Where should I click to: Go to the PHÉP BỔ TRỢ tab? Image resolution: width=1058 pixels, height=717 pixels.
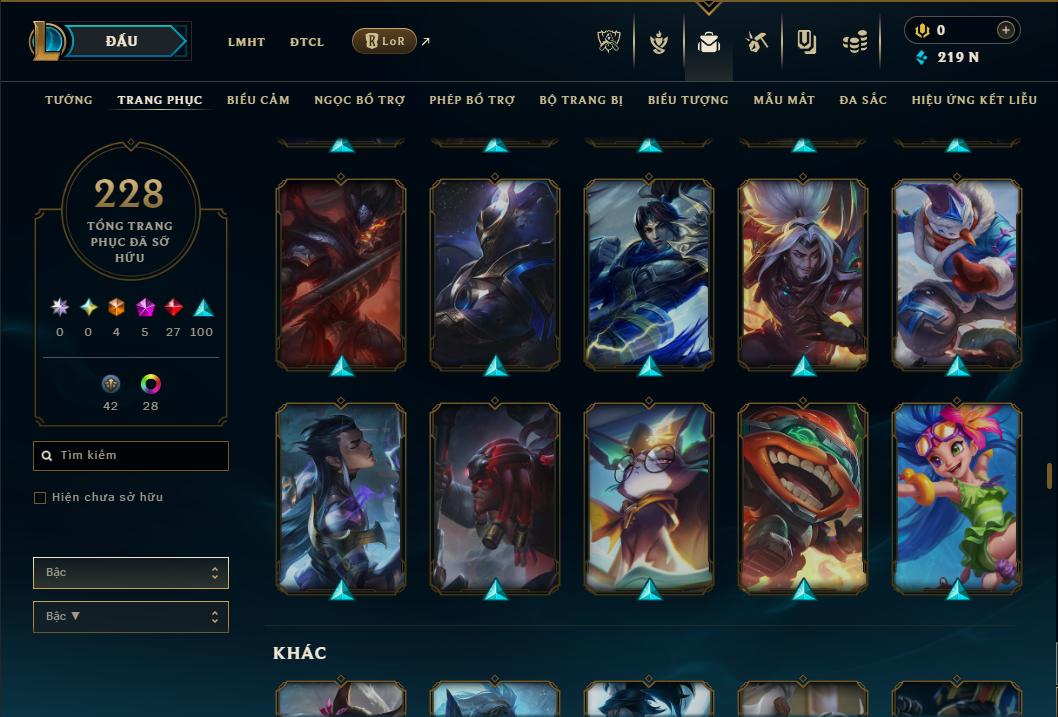coord(472,100)
